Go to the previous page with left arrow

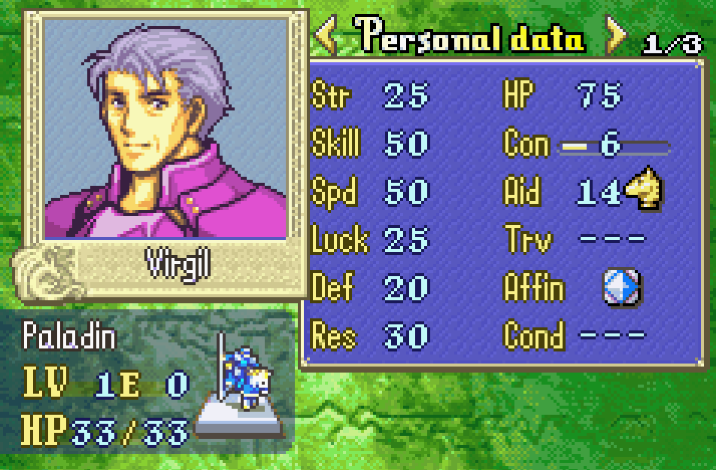point(325,38)
